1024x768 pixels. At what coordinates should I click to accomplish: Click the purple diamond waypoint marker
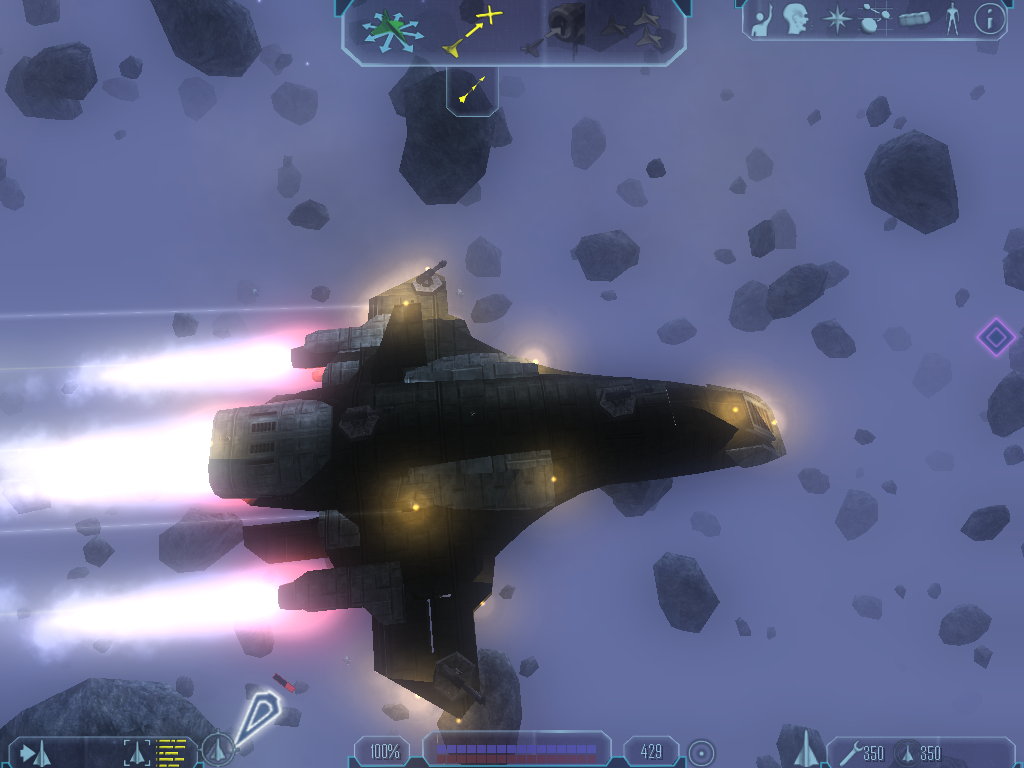995,337
